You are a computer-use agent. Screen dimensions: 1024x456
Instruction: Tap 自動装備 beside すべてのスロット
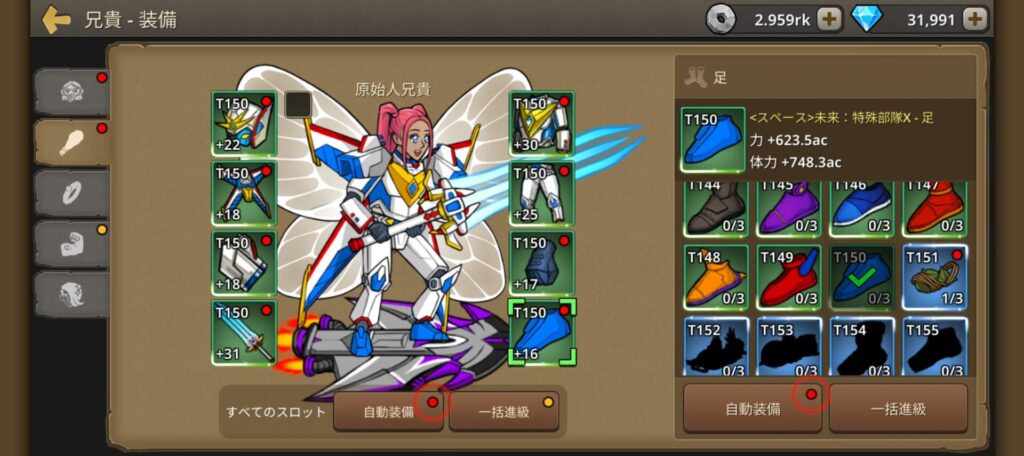coord(389,411)
